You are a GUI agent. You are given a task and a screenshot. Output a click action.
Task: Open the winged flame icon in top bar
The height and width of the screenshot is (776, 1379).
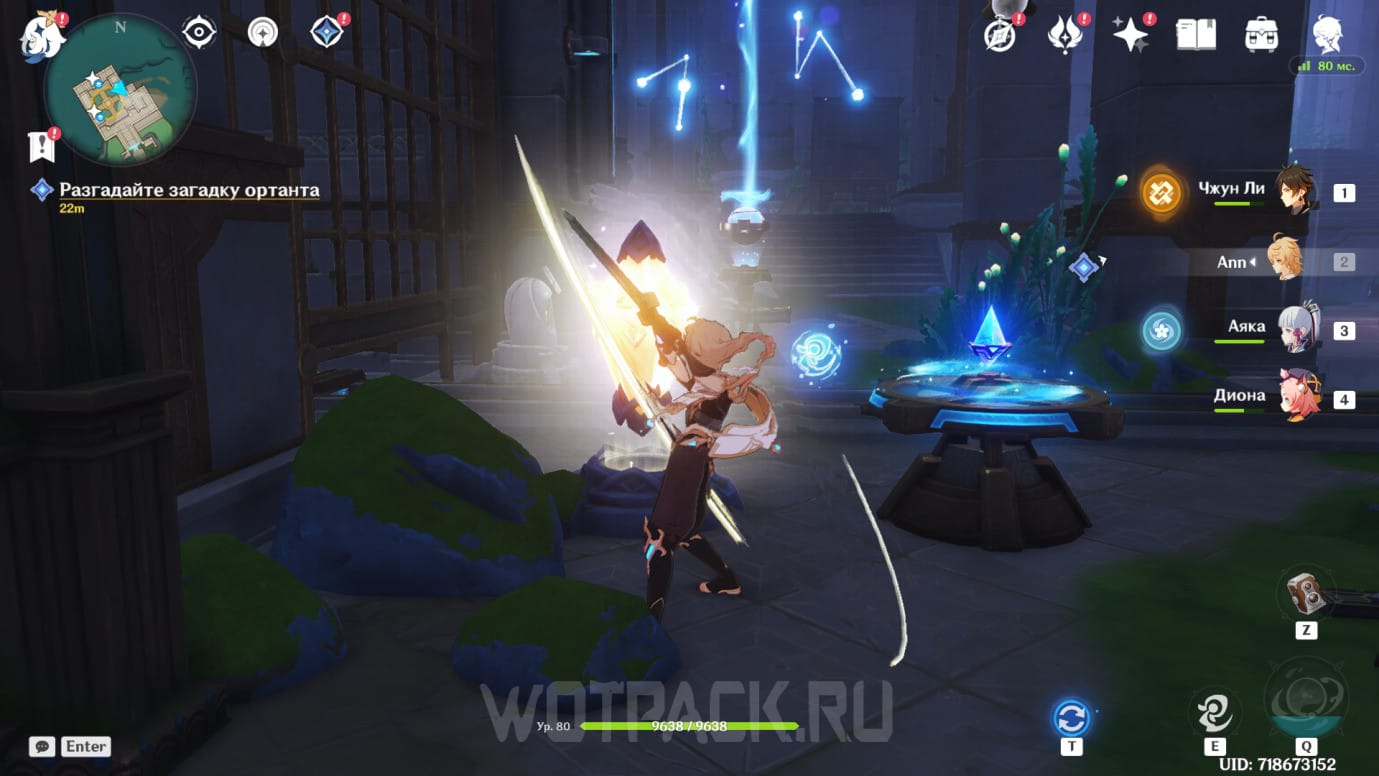(1064, 35)
